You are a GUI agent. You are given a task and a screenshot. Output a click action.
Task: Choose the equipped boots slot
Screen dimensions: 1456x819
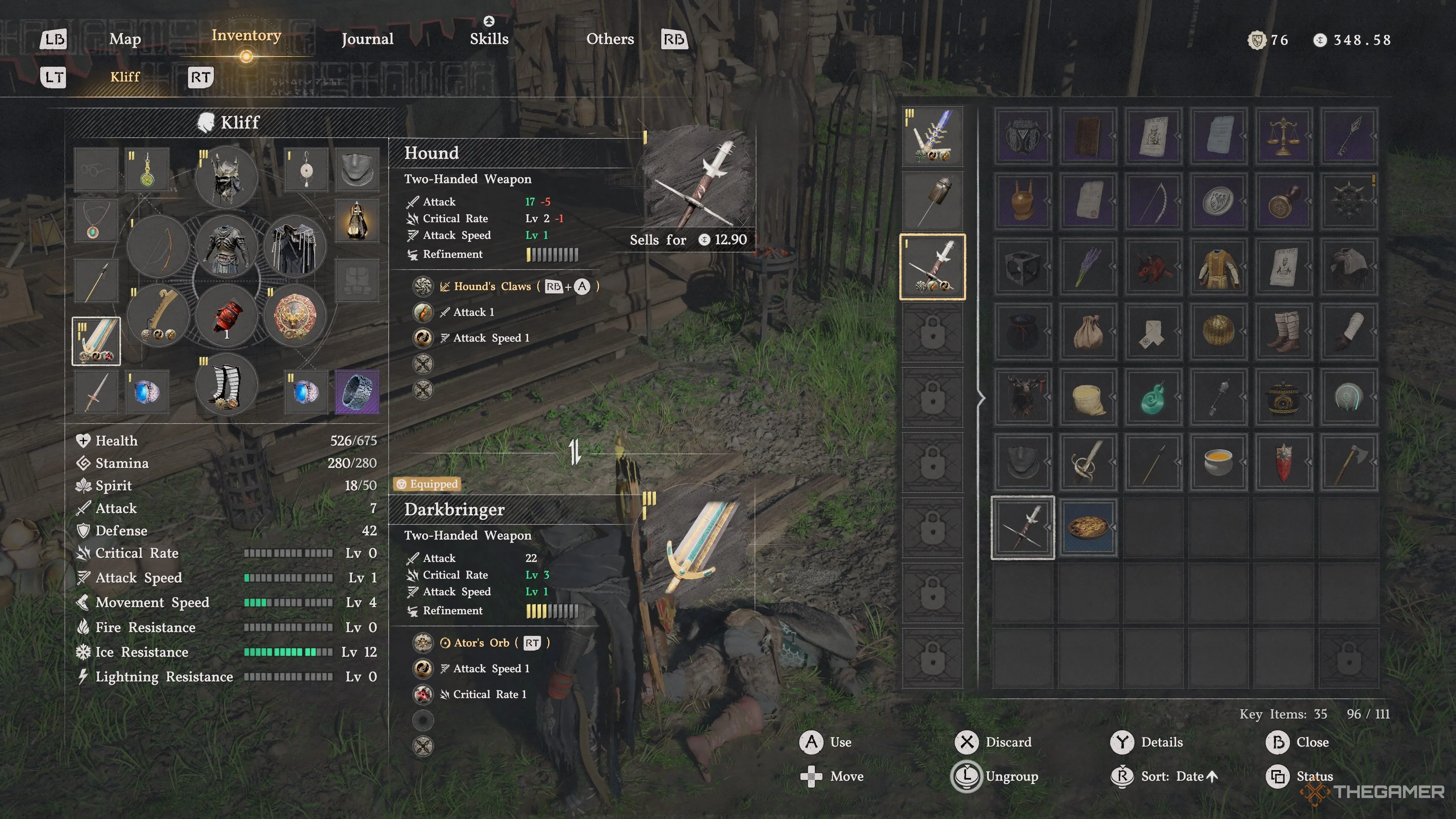(x=227, y=385)
